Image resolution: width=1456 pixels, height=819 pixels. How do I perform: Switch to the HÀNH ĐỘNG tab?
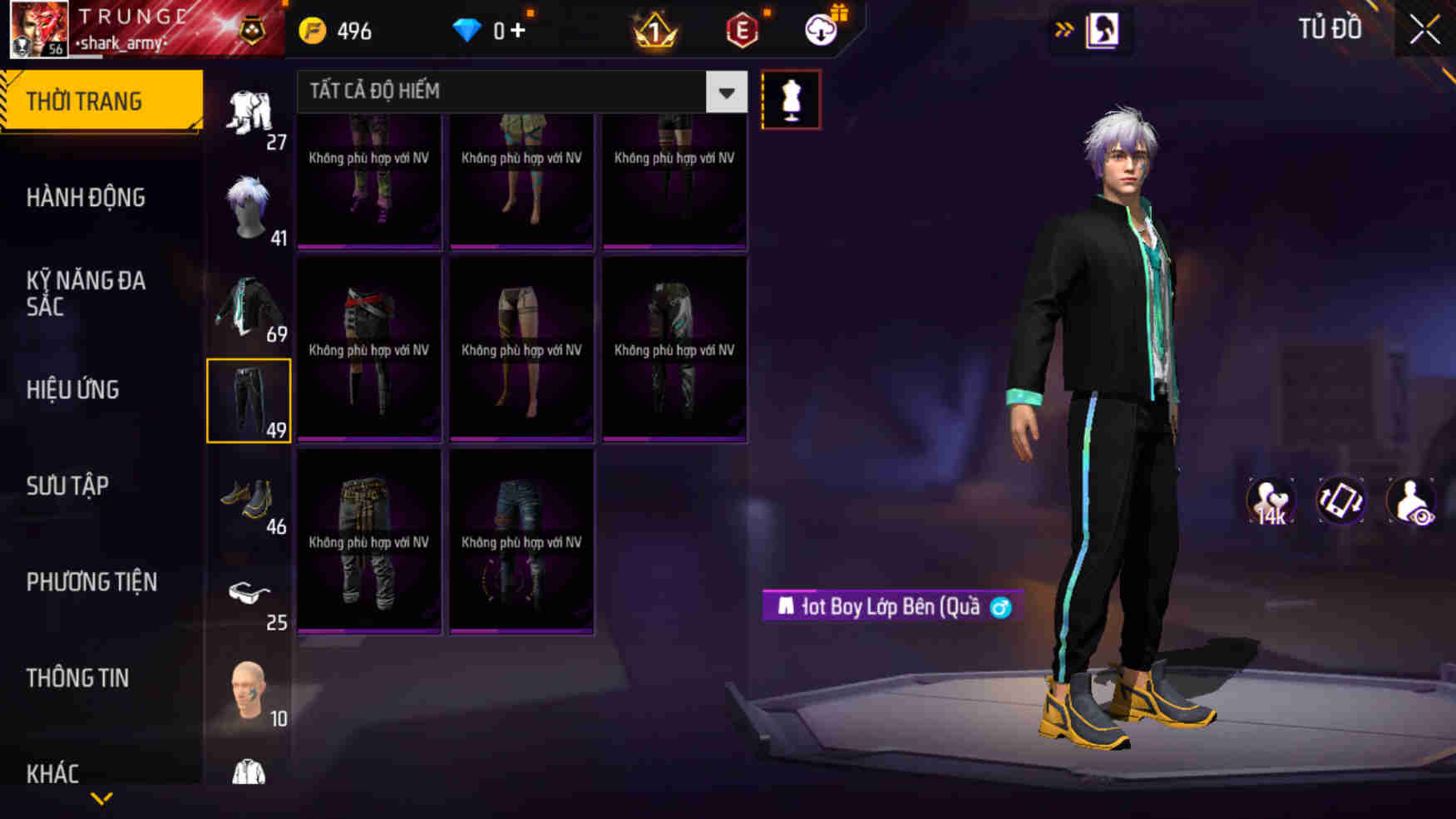83,197
